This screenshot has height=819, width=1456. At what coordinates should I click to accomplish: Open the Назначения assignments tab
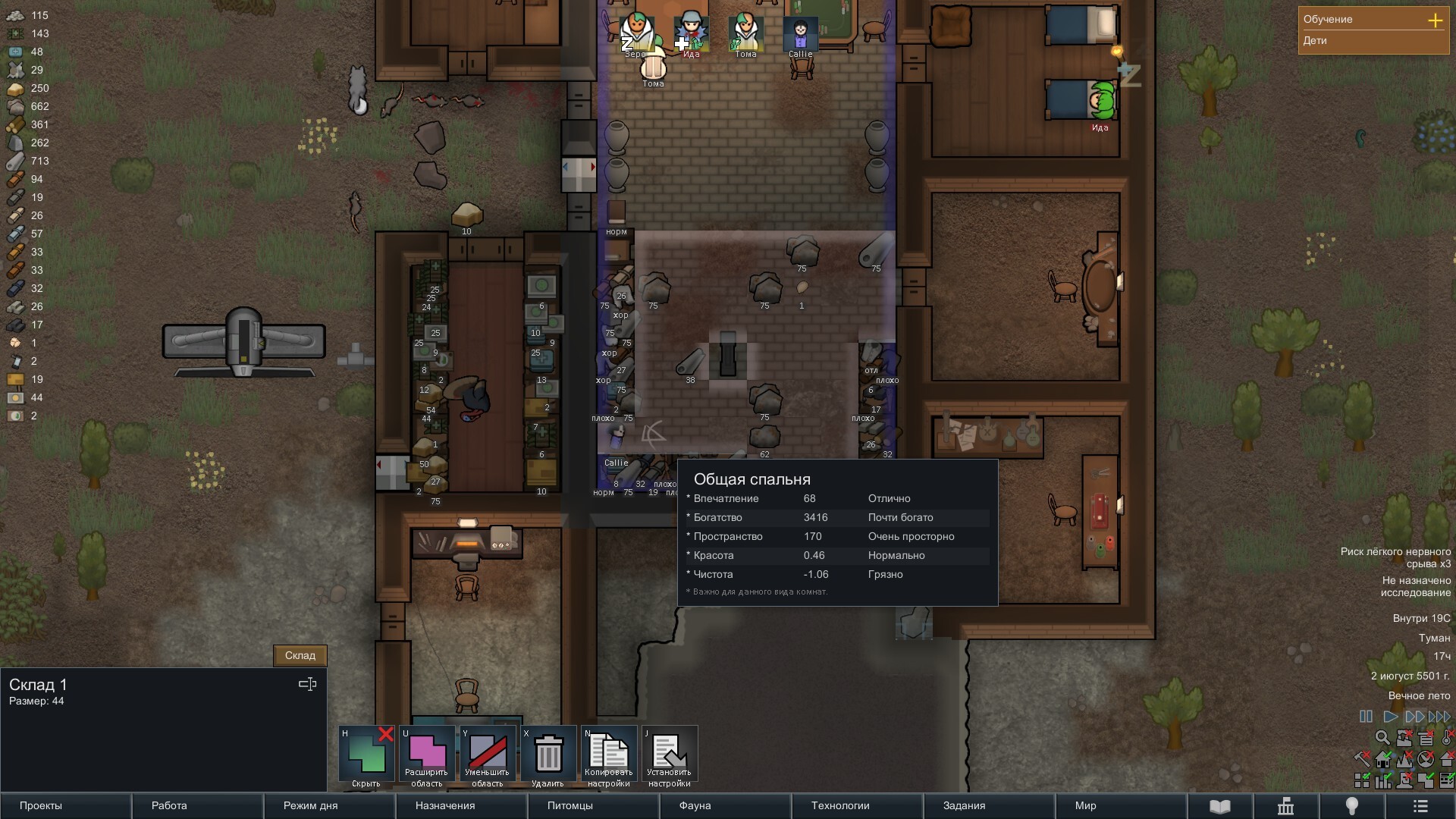[461, 805]
